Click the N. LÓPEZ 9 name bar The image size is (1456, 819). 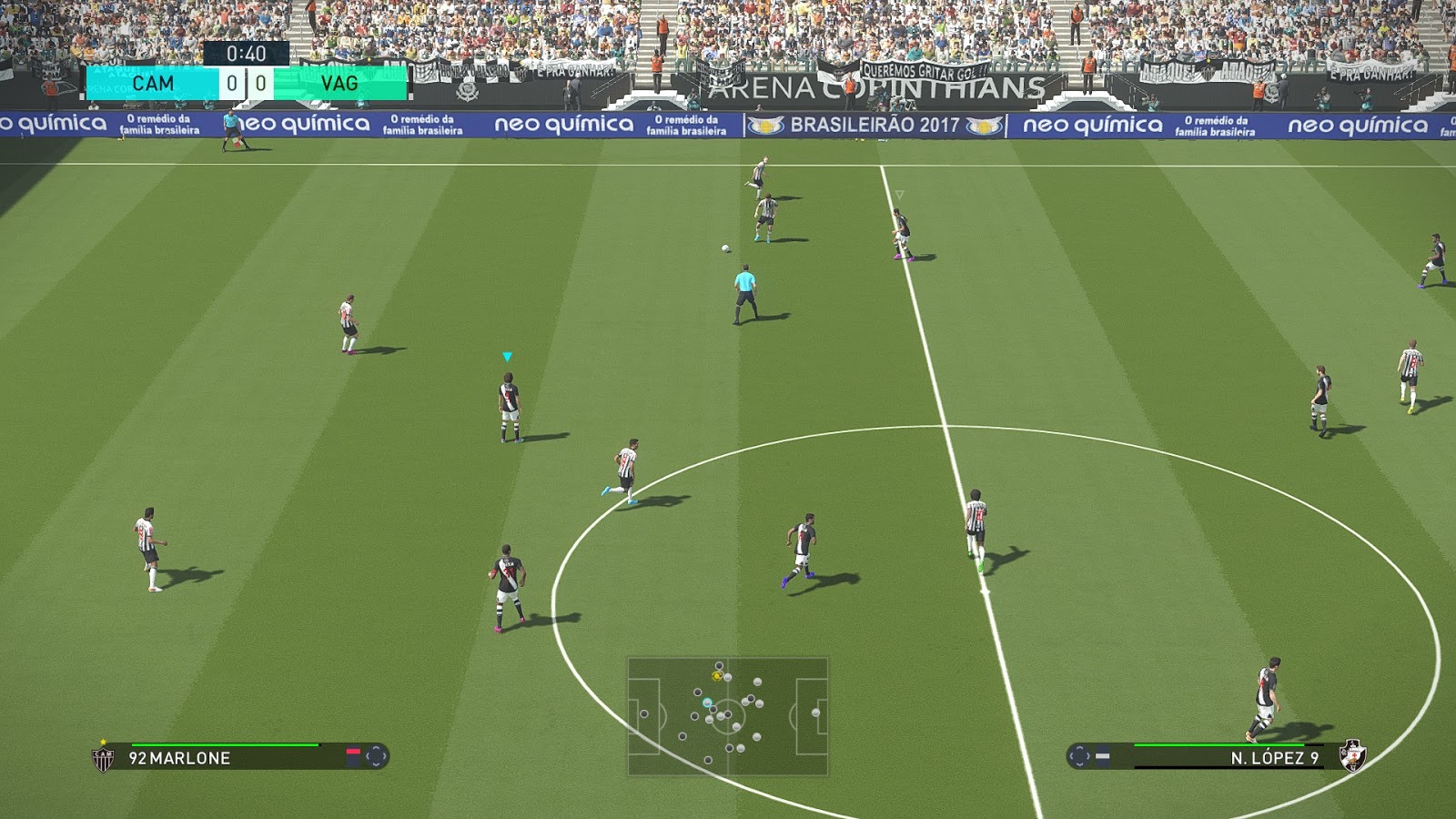[x=1276, y=758]
